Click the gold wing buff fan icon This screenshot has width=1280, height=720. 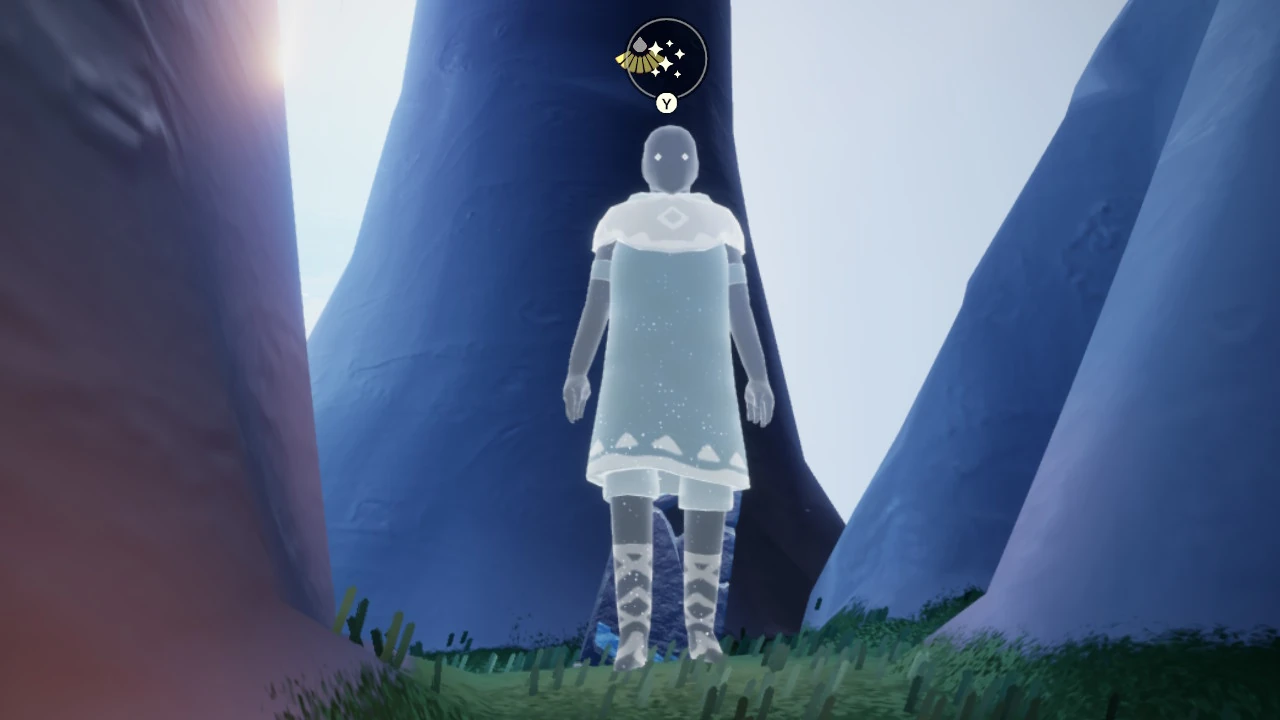[641, 60]
